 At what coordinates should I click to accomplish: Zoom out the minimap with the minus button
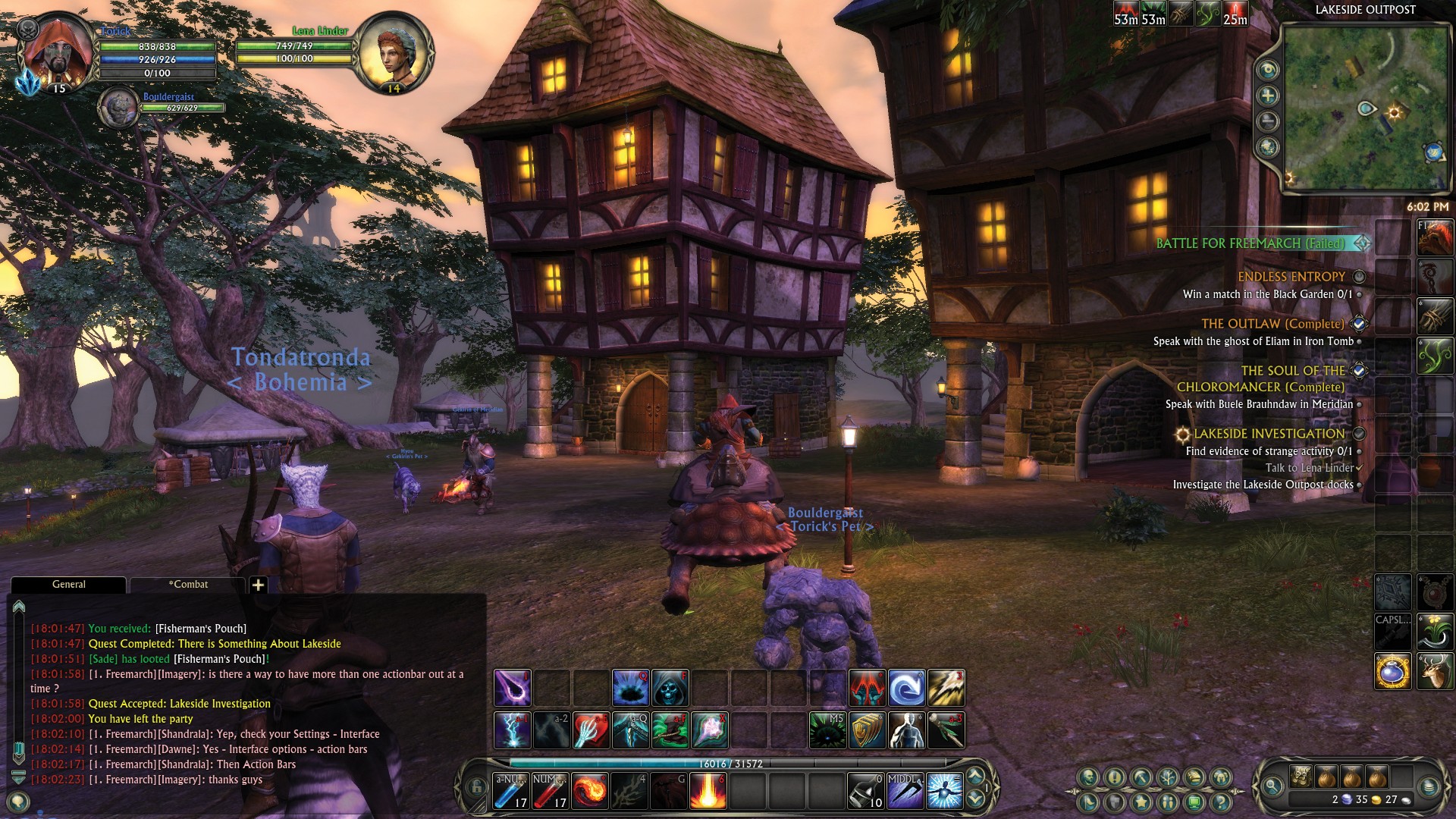click(x=1267, y=121)
